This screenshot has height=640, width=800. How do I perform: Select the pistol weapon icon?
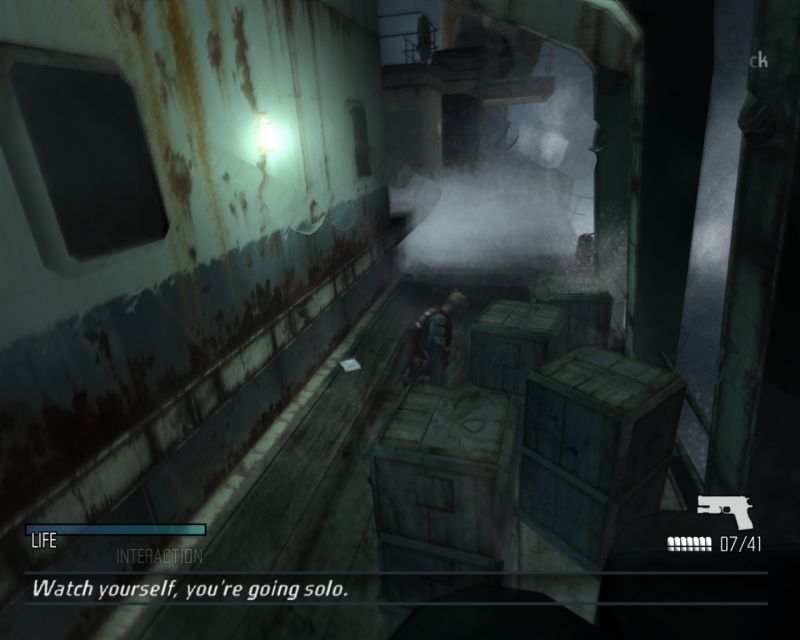(725, 510)
